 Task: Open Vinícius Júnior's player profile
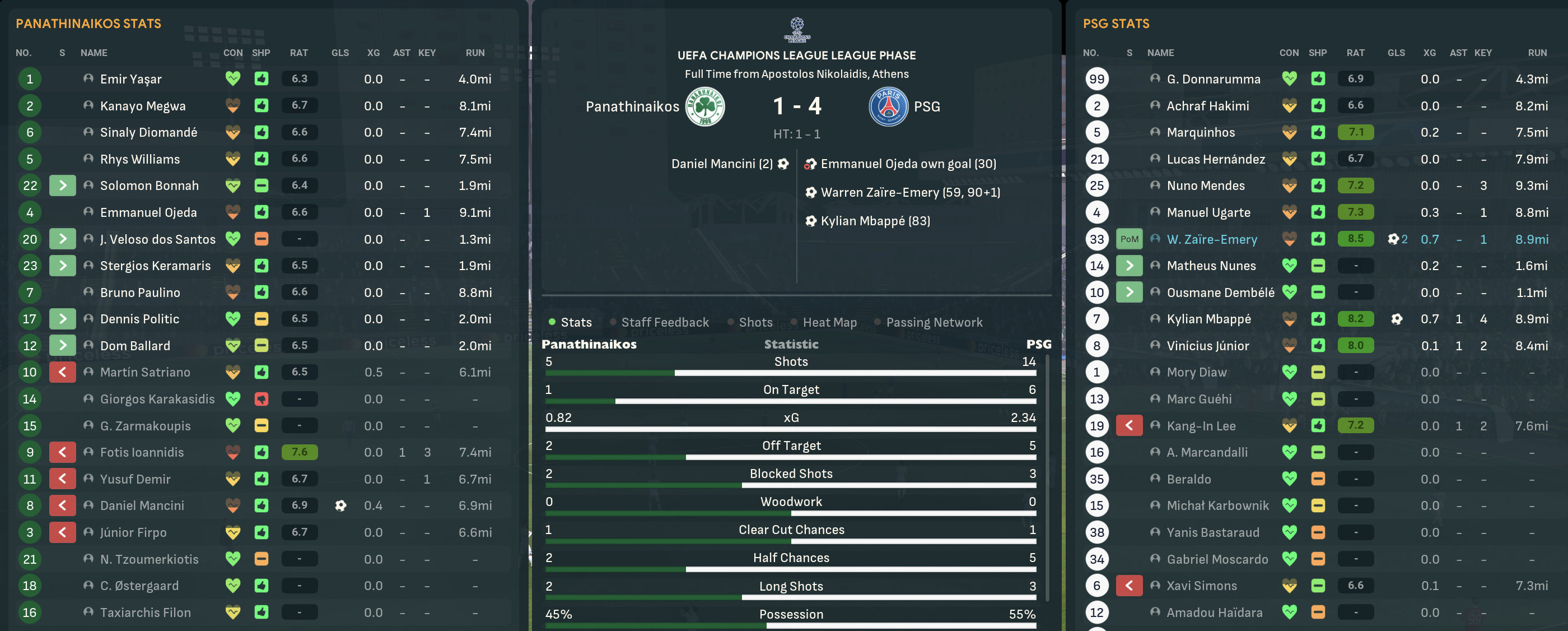[x=1207, y=346]
